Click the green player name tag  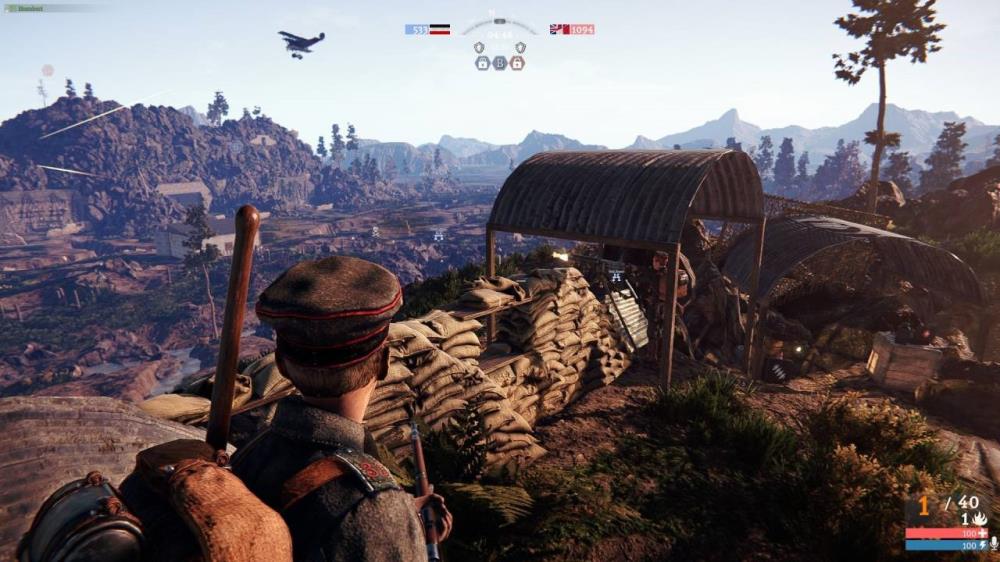point(25,8)
